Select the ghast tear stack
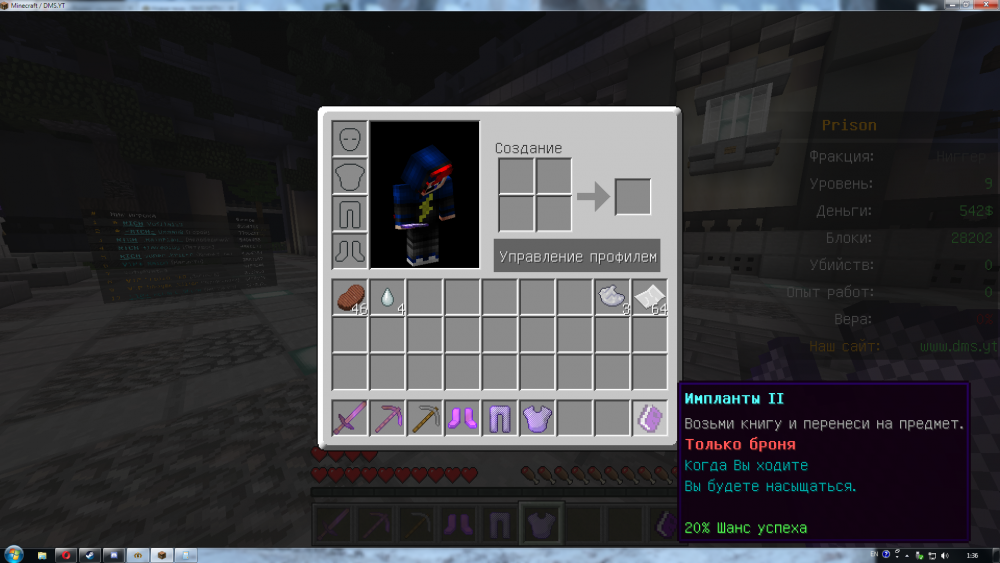1000x563 pixels. click(388, 297)
